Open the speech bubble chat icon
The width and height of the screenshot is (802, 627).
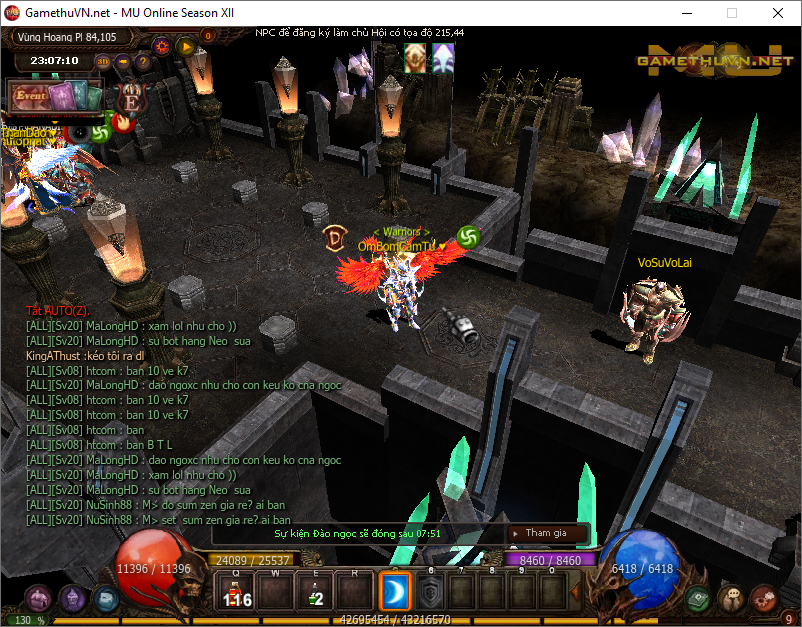click(x=731, y=598)
